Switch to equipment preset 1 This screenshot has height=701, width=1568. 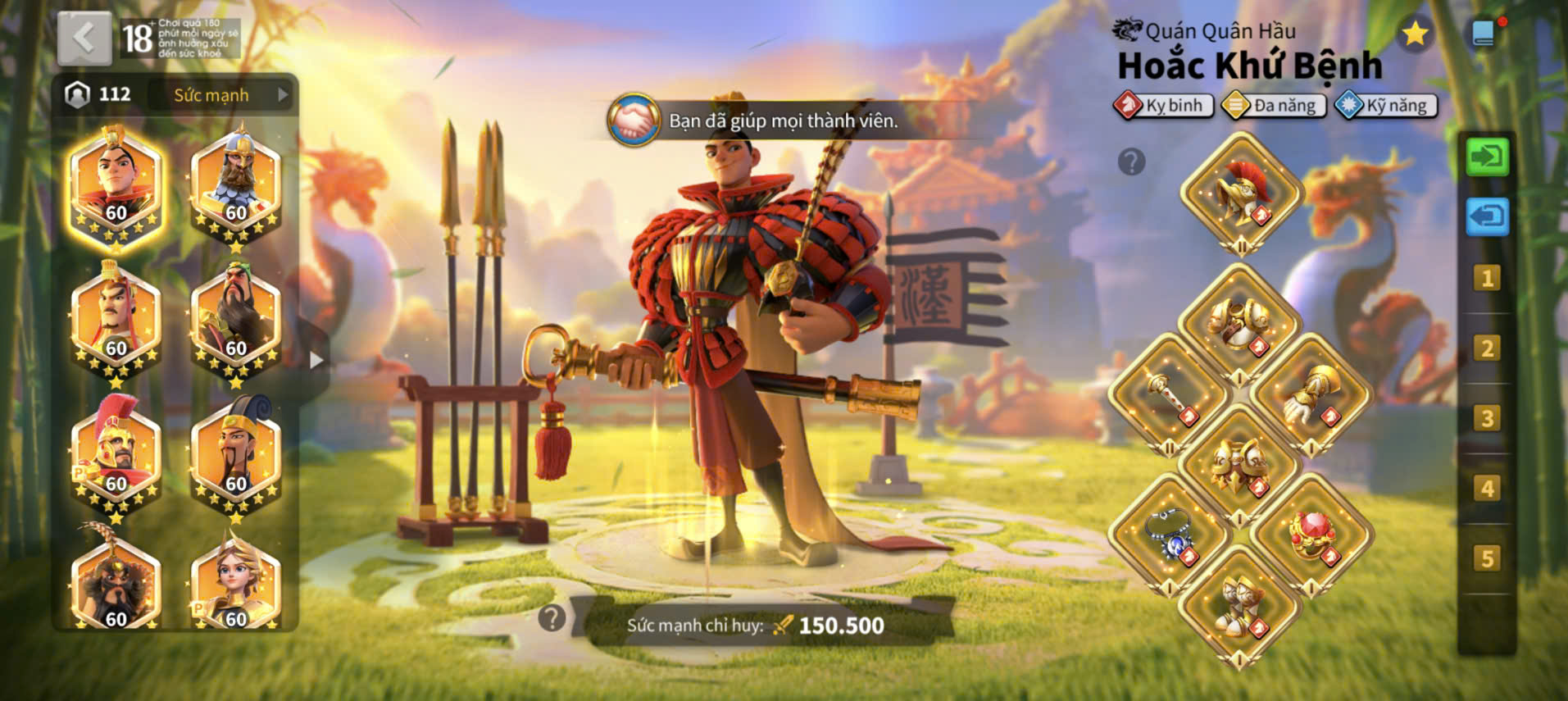coord(1487,279)
